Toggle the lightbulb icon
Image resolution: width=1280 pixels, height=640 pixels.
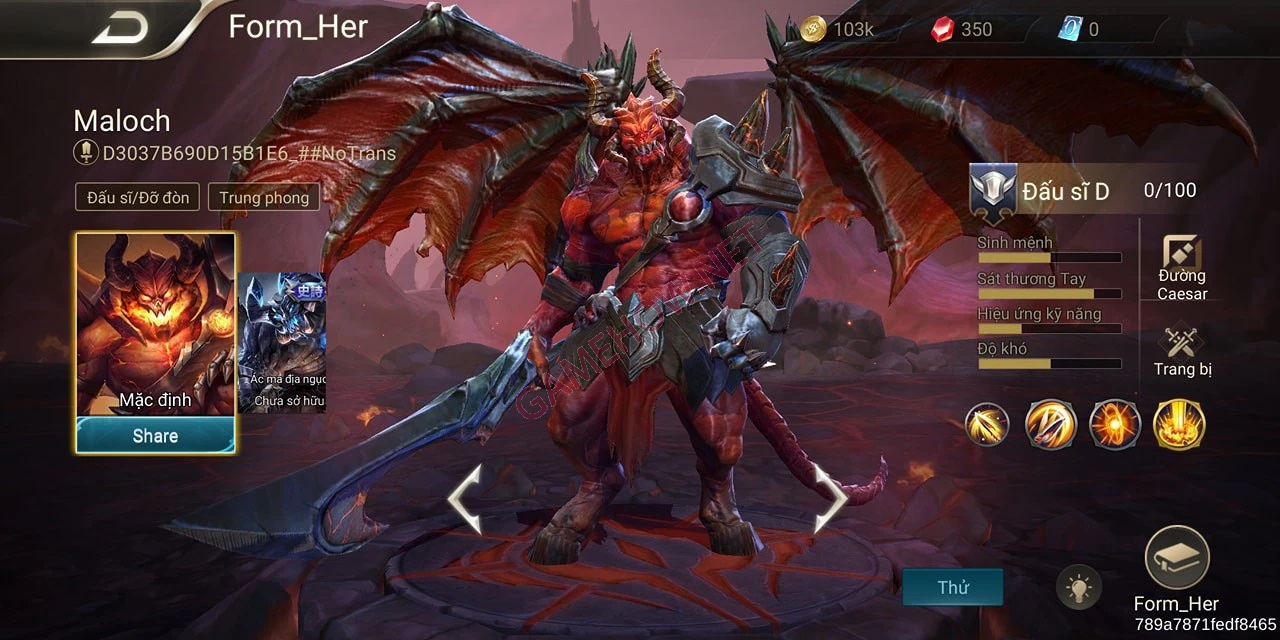[x=1078, y=588]
